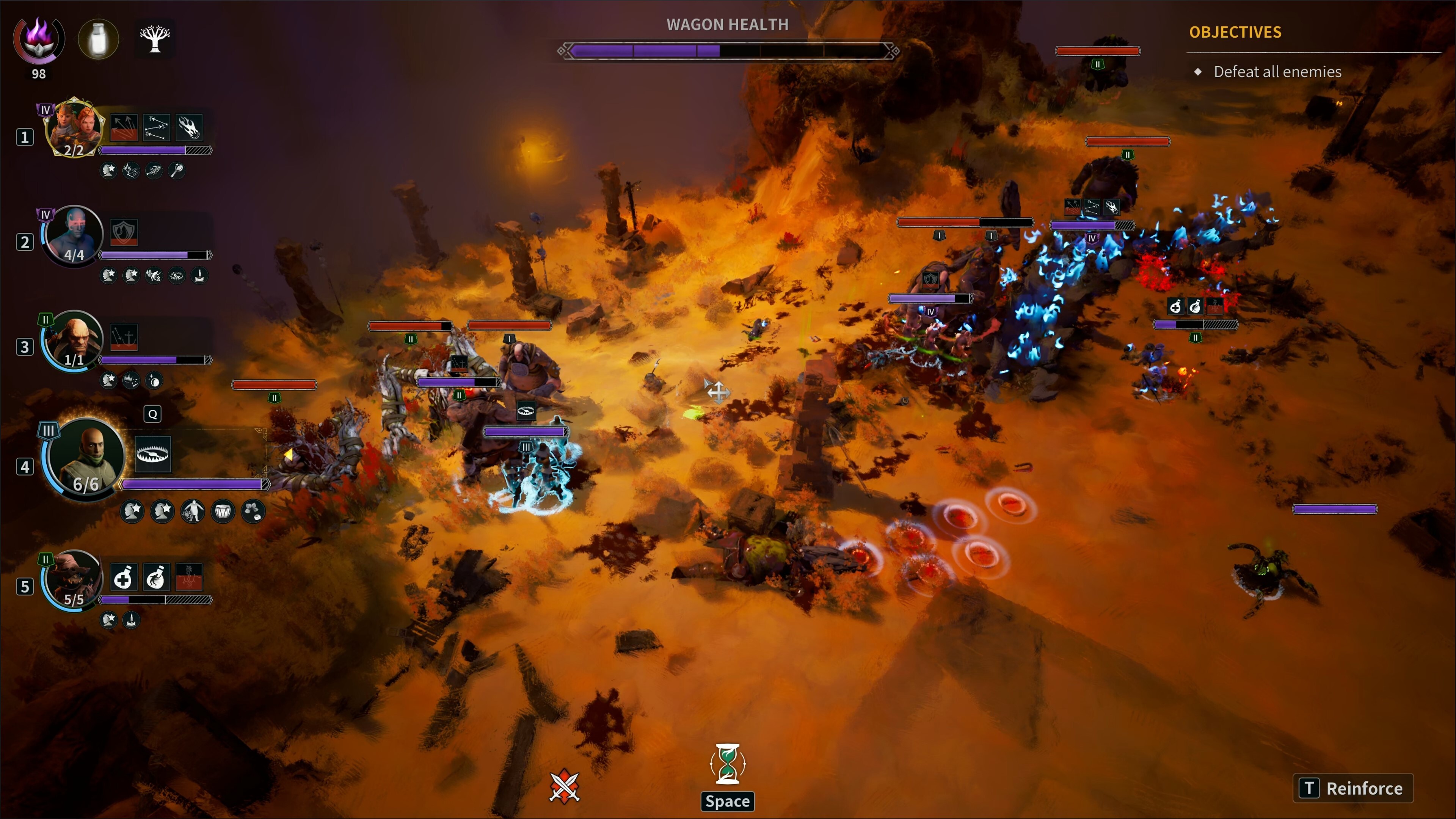Select the two-archer squad portrait
Screen dimensions: 1456x819
click(x=74, y=128)
